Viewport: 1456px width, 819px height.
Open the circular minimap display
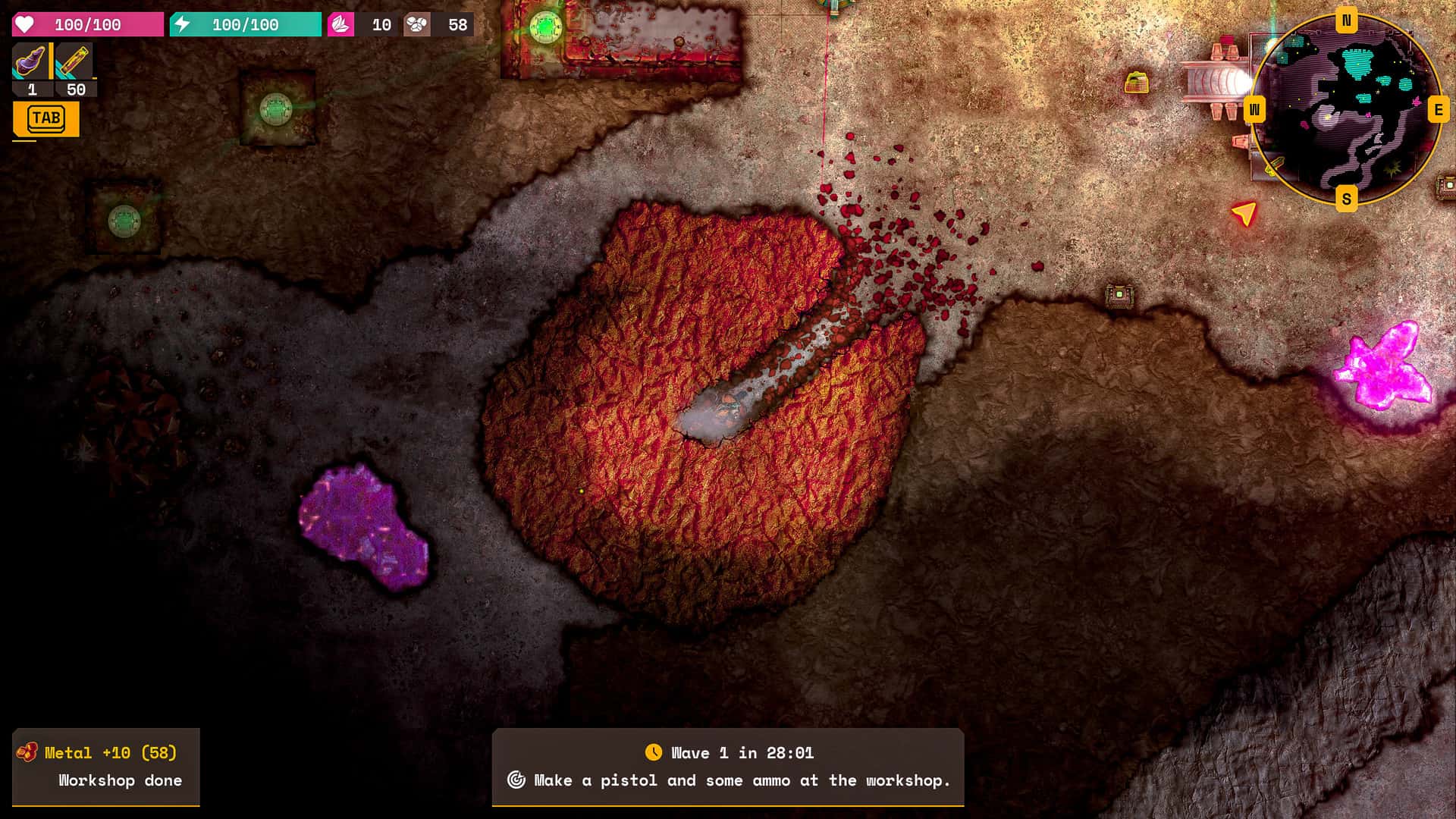click(1348, 112)
